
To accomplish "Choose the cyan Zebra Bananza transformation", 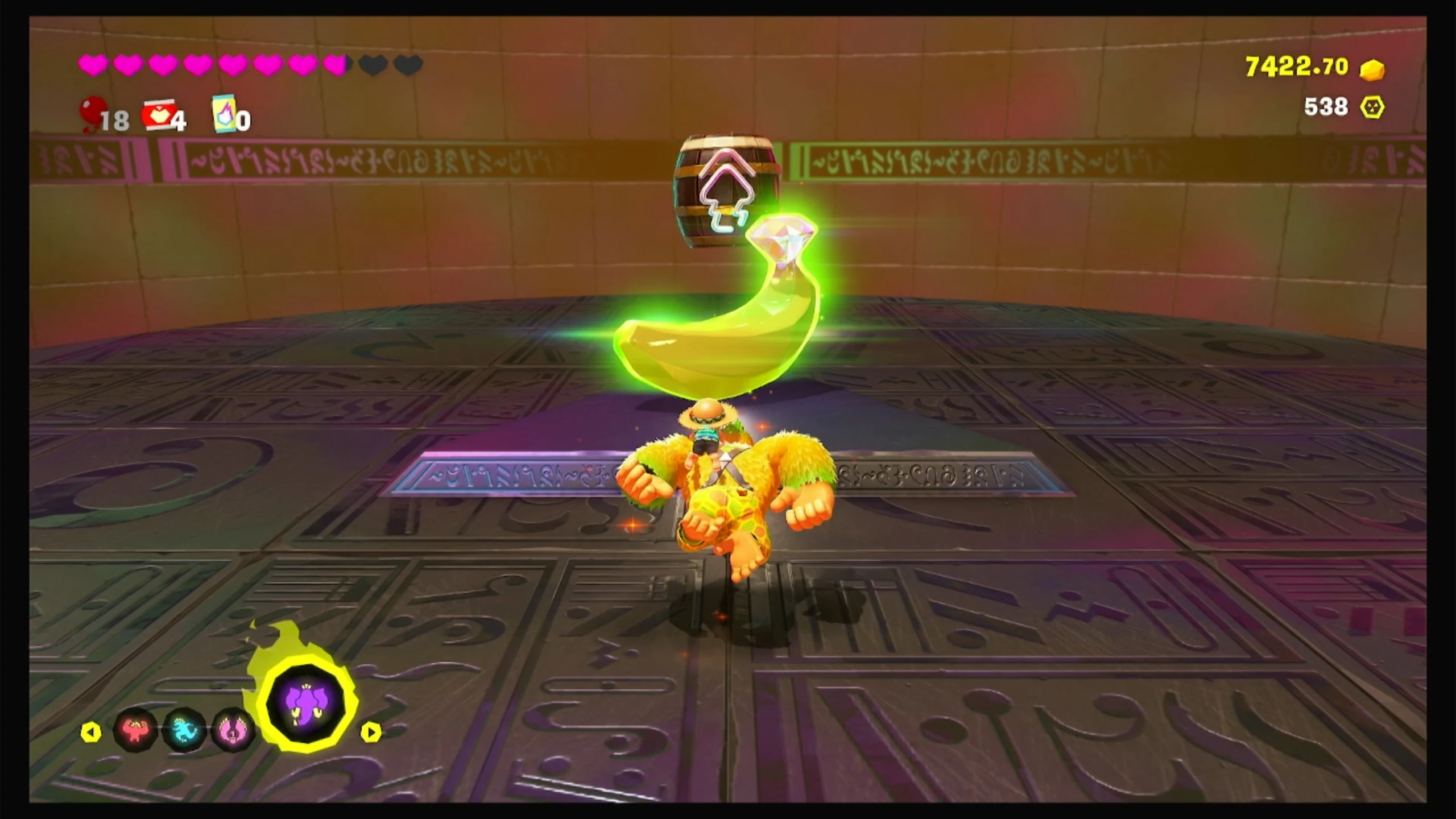I will click(184, 730).
